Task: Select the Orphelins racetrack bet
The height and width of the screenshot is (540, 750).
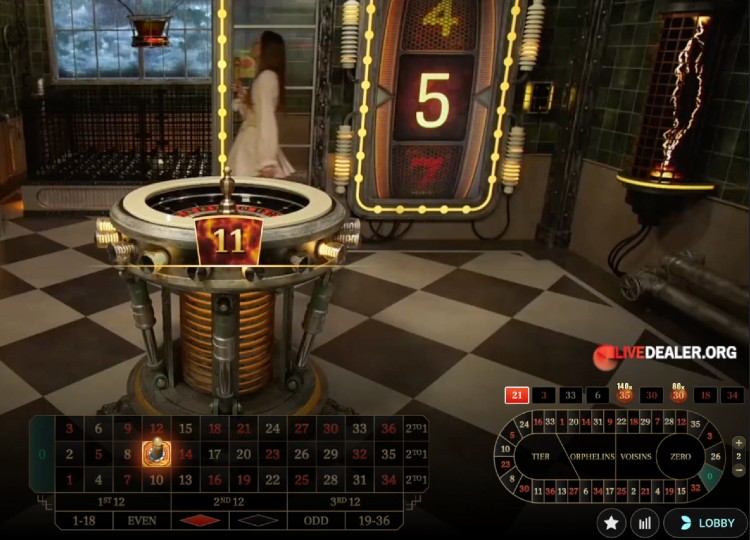Action: (x=592, y=456)
